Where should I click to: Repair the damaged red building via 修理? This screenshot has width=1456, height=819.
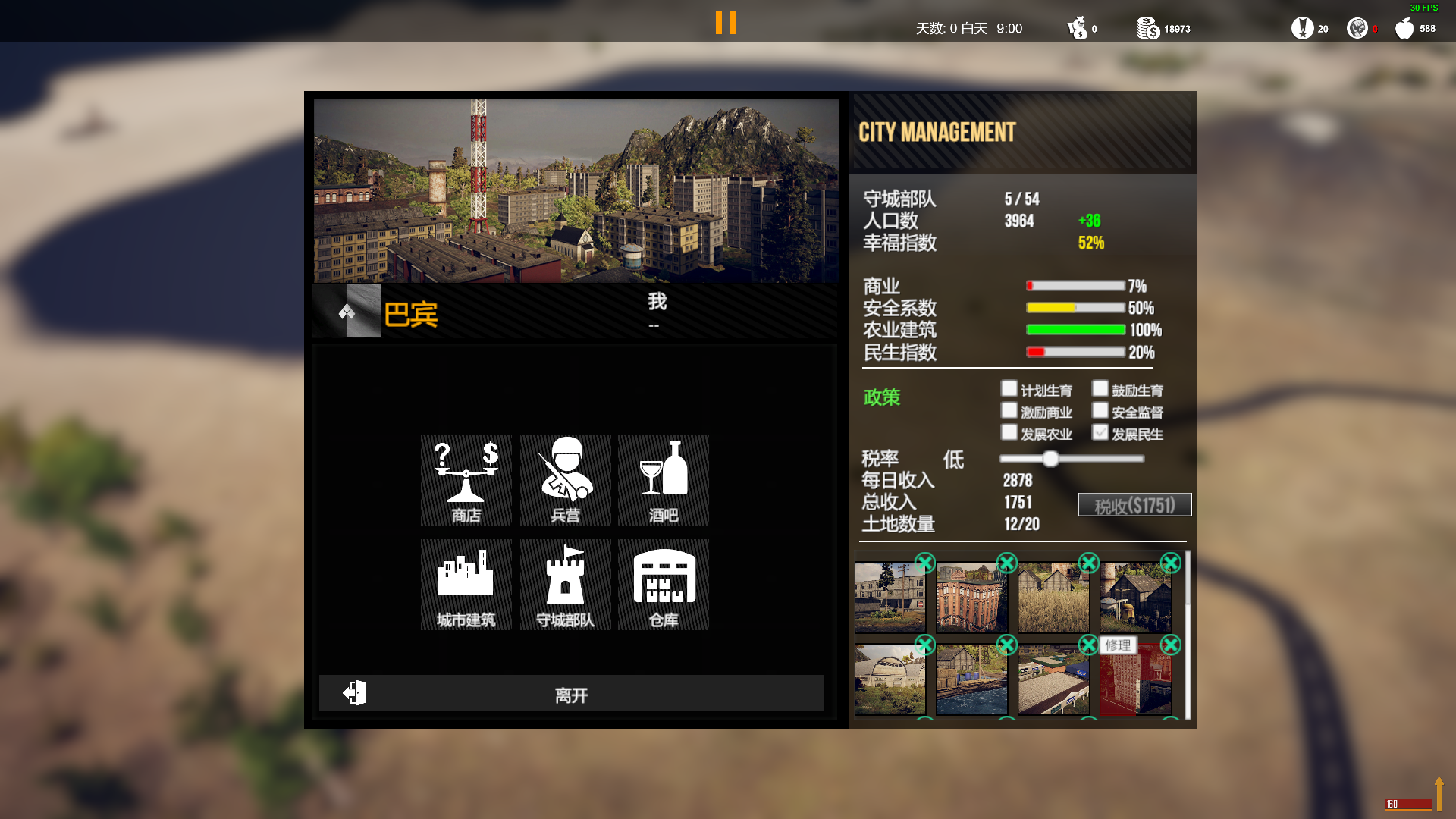point(1118,645)
